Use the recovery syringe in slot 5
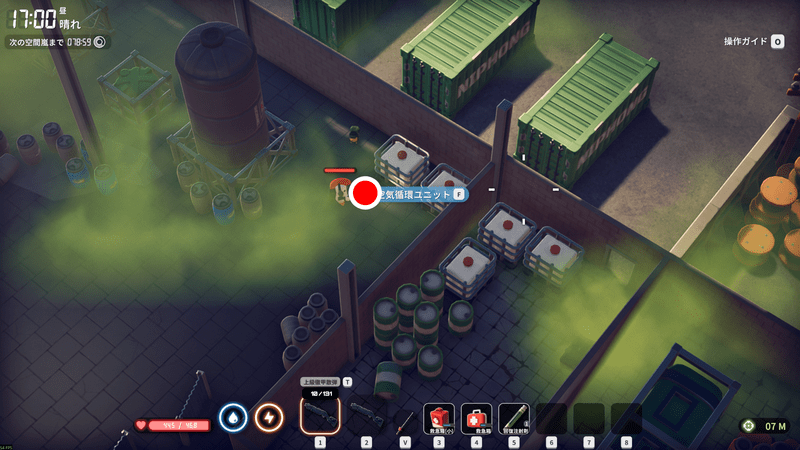 pyautogui.click(x=514, y=416)
